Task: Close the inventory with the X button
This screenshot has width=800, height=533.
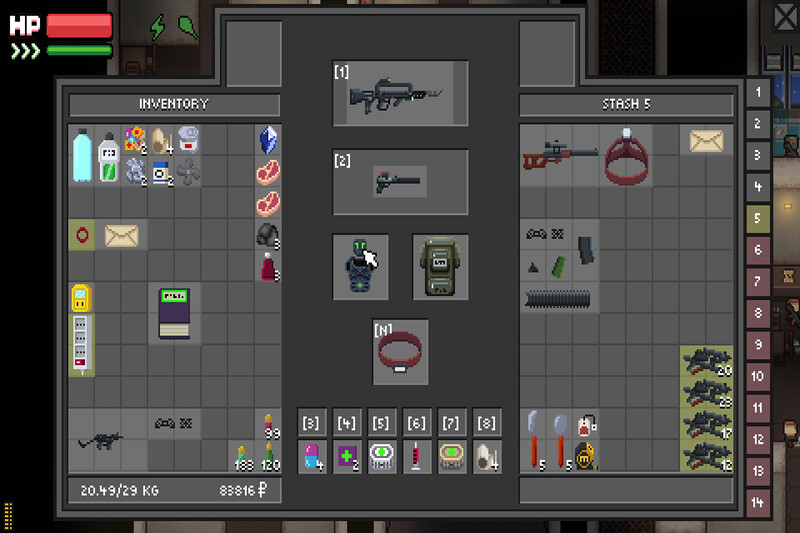Action: (x=785, y=16)
